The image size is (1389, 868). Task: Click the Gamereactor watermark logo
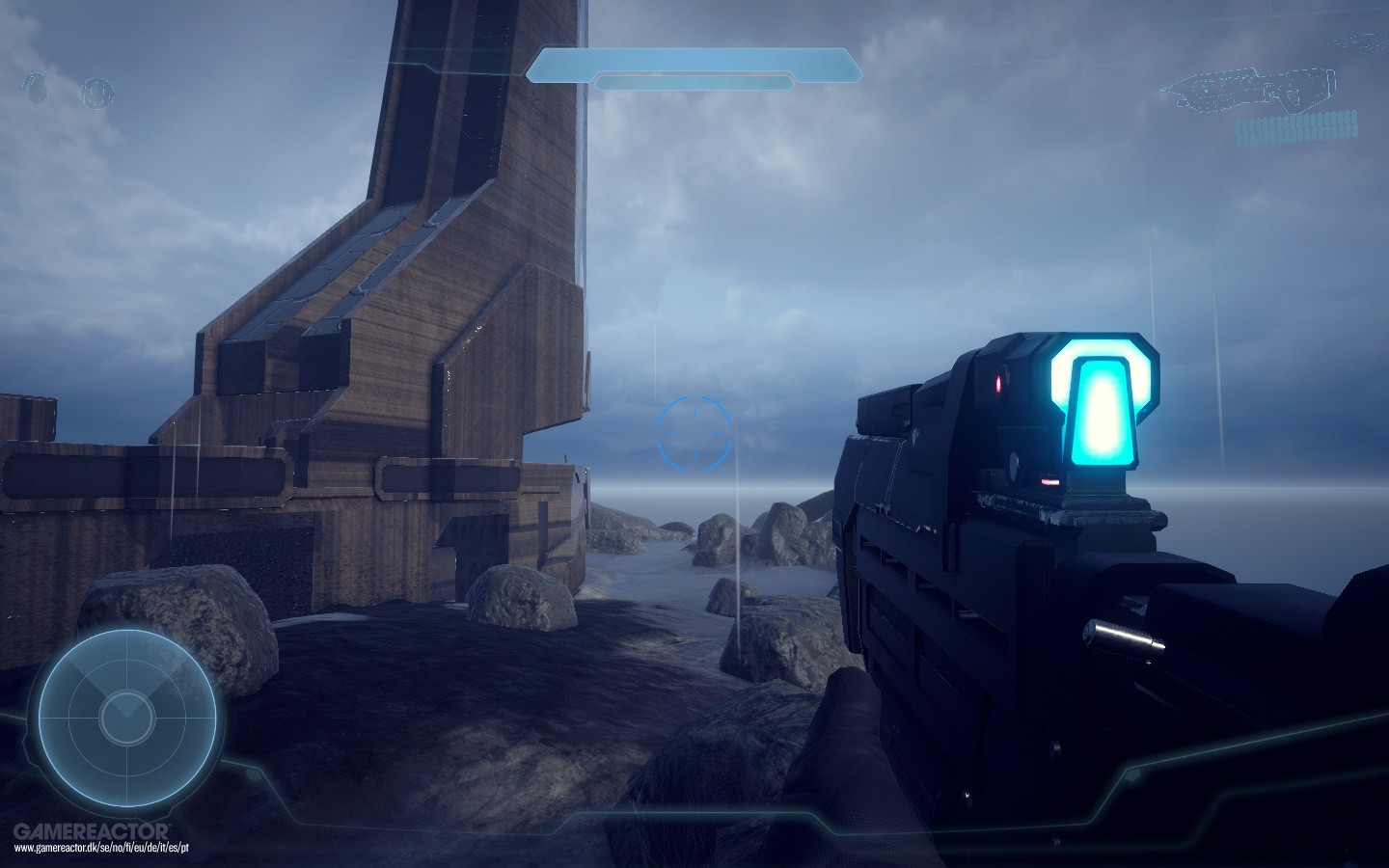click(91, 830)
